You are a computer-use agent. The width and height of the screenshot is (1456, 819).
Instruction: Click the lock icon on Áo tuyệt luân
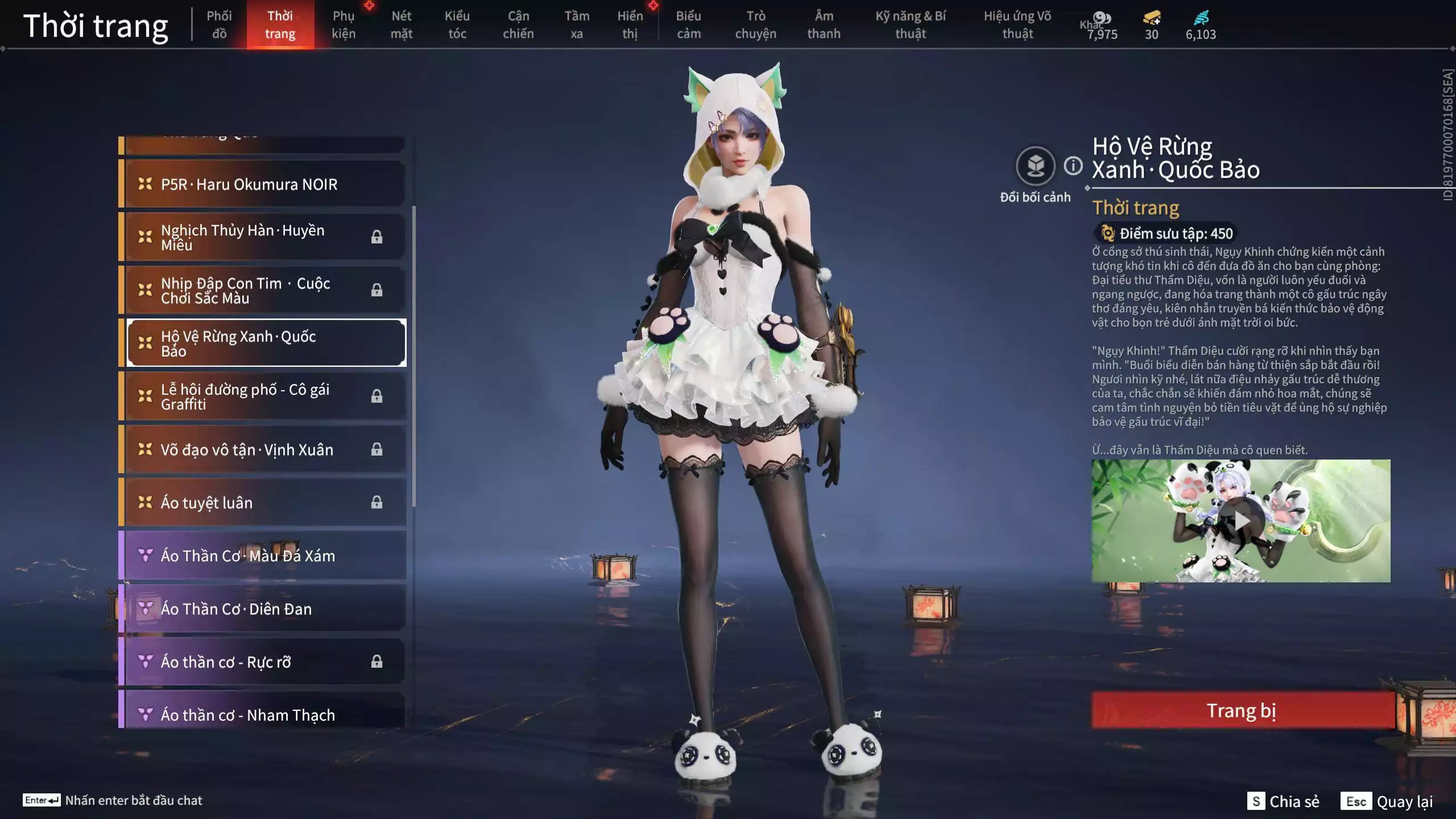click(377, 502)
